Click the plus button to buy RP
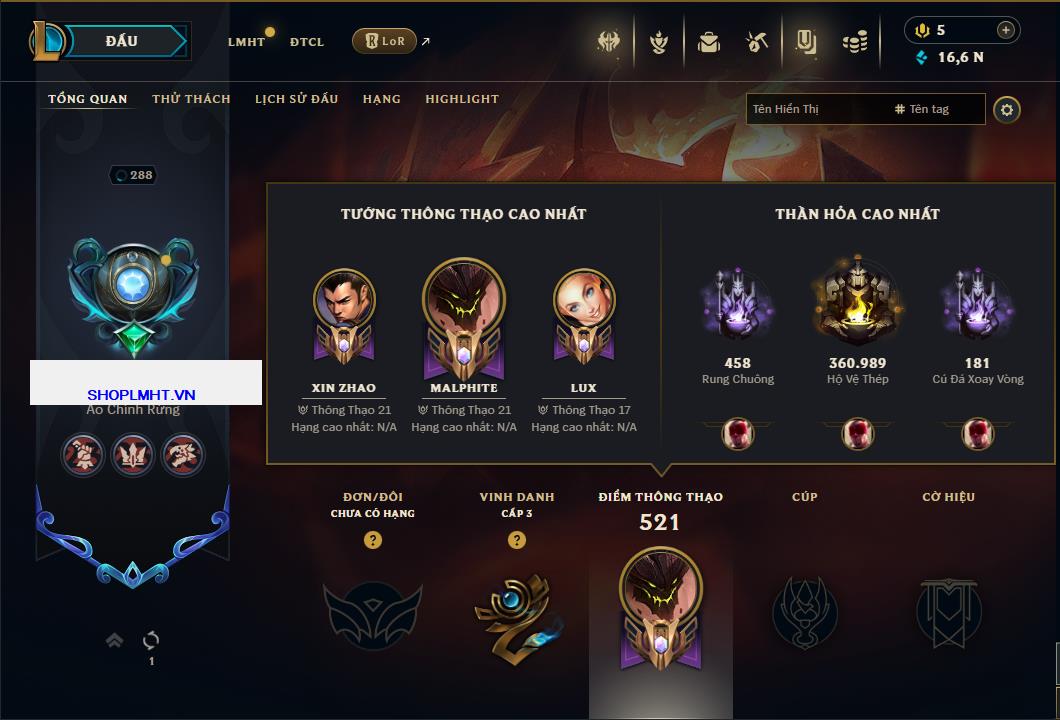 [x=1006, y=30]
